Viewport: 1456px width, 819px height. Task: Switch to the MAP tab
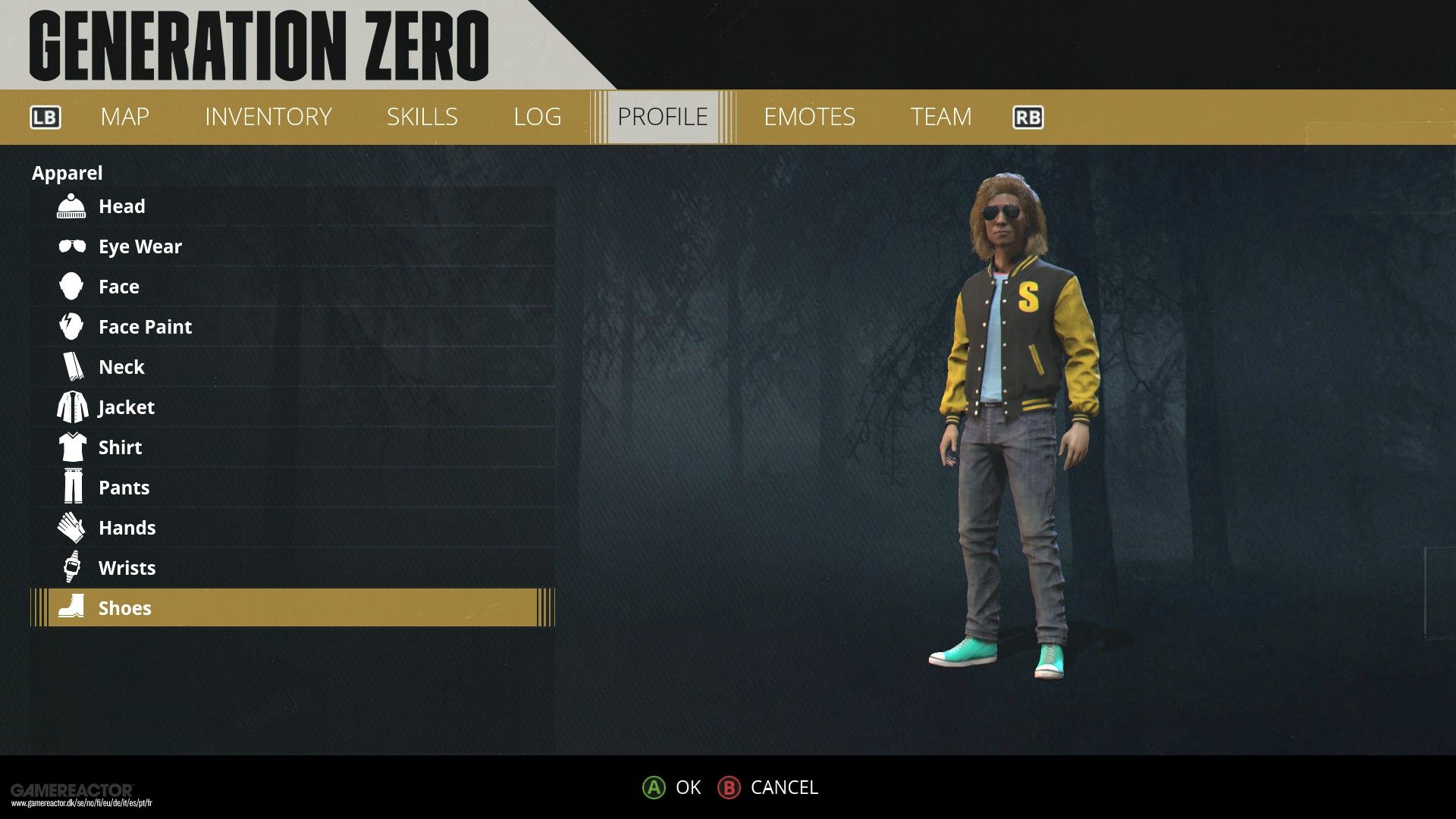click(x=124, y=117)
